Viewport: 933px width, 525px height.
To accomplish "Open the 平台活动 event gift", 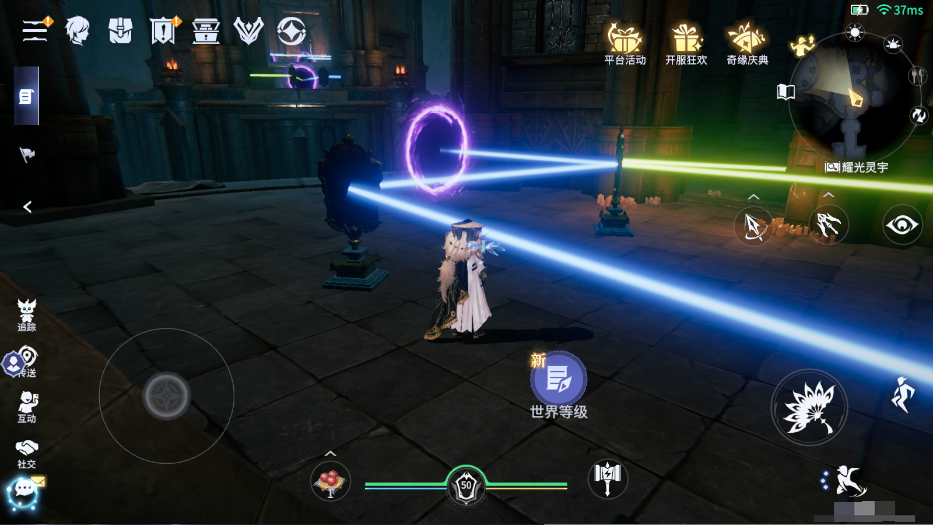I will click(625, 43).
